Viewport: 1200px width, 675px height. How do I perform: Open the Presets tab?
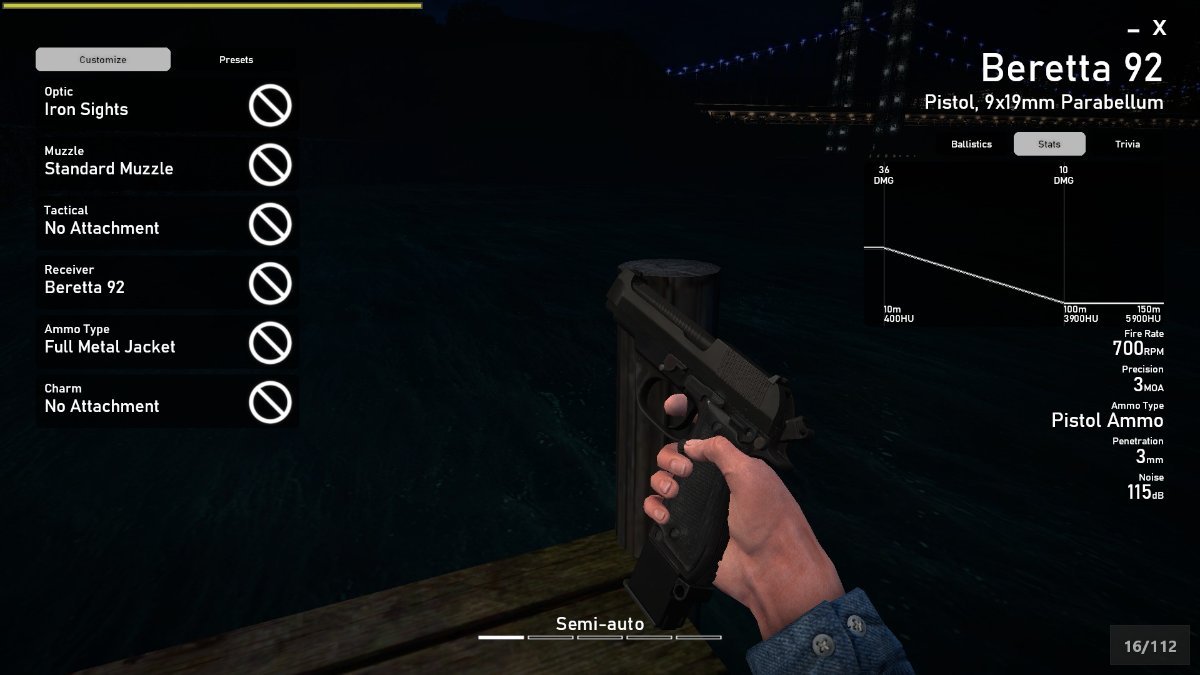(236, 60)
